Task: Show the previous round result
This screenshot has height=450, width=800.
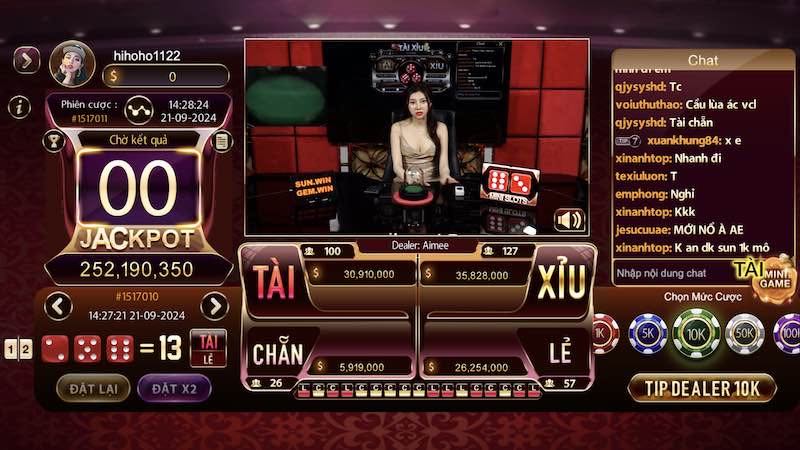Action: pyautogui.click(x=58, y=306)
